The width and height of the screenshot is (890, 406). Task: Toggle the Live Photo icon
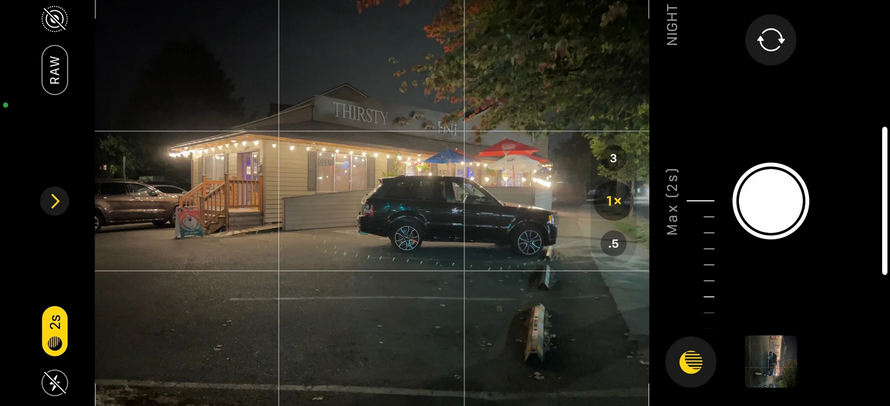pyautogui.click(x=55, y=18)
